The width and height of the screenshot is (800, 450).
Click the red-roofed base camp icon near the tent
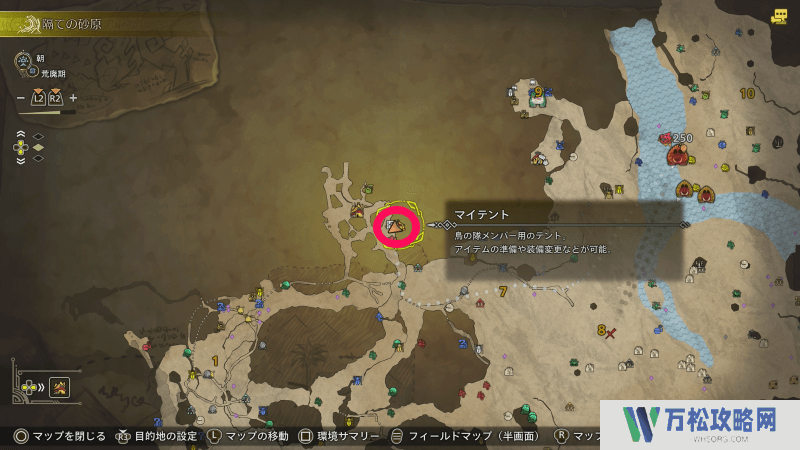358,210
